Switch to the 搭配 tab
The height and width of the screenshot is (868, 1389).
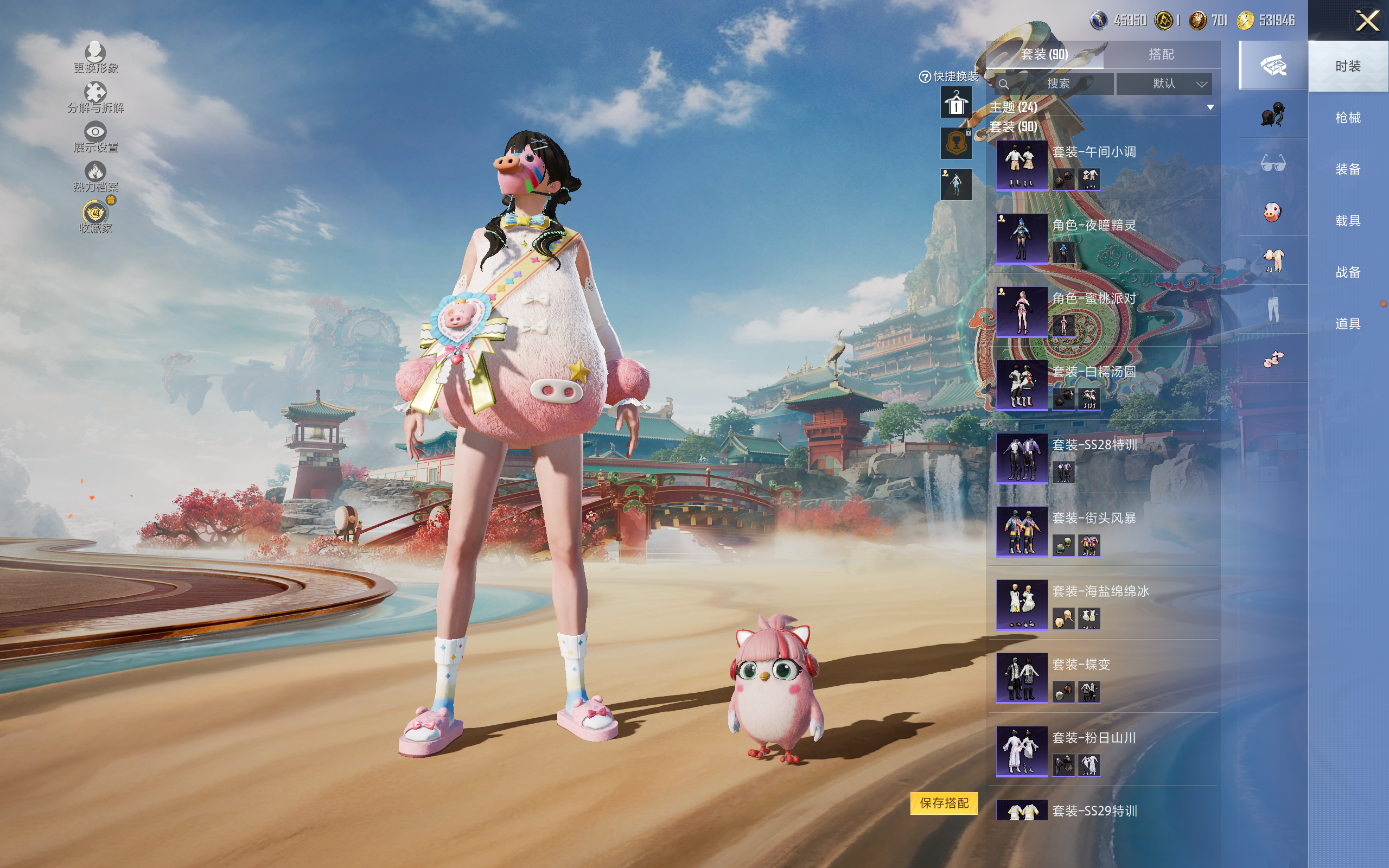1161,55
